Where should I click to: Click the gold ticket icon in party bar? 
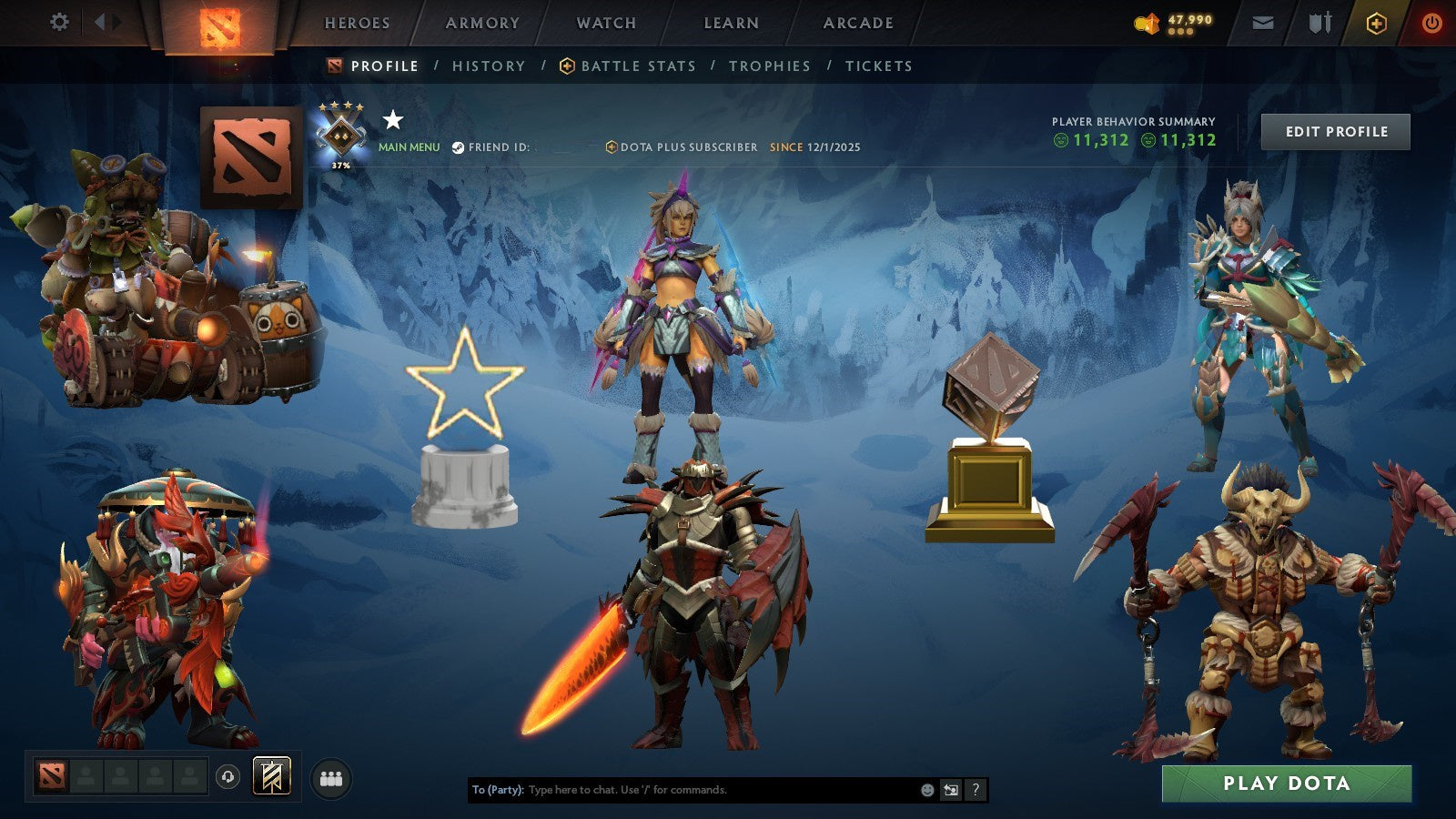point(271,777)
